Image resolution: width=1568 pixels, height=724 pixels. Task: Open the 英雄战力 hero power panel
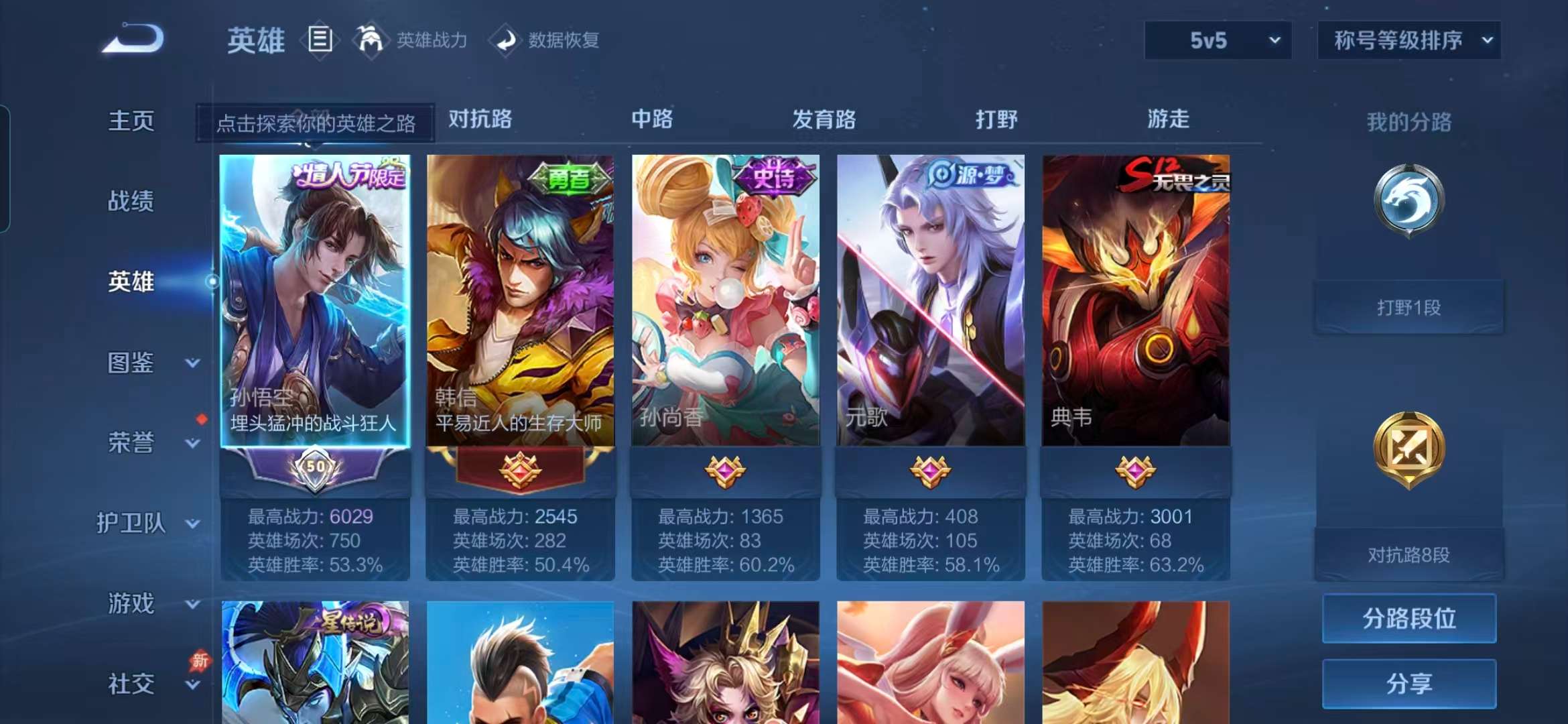[432, 40]
